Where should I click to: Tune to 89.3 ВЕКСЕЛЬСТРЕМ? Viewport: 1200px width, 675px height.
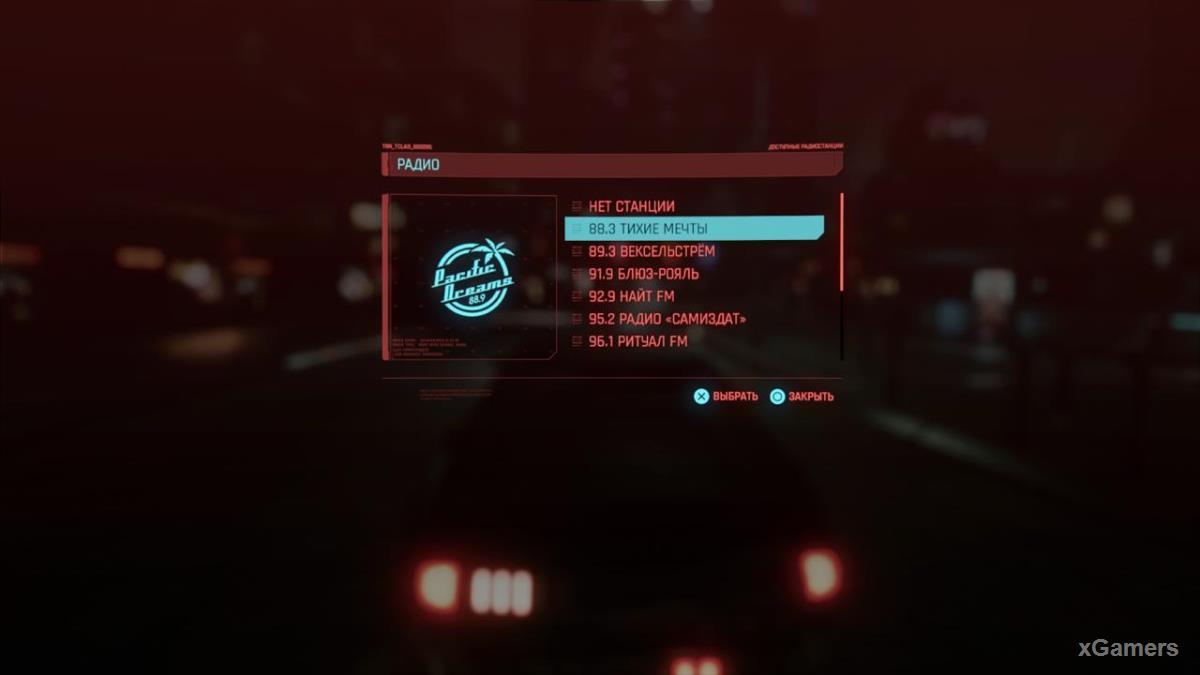[651, 251]
